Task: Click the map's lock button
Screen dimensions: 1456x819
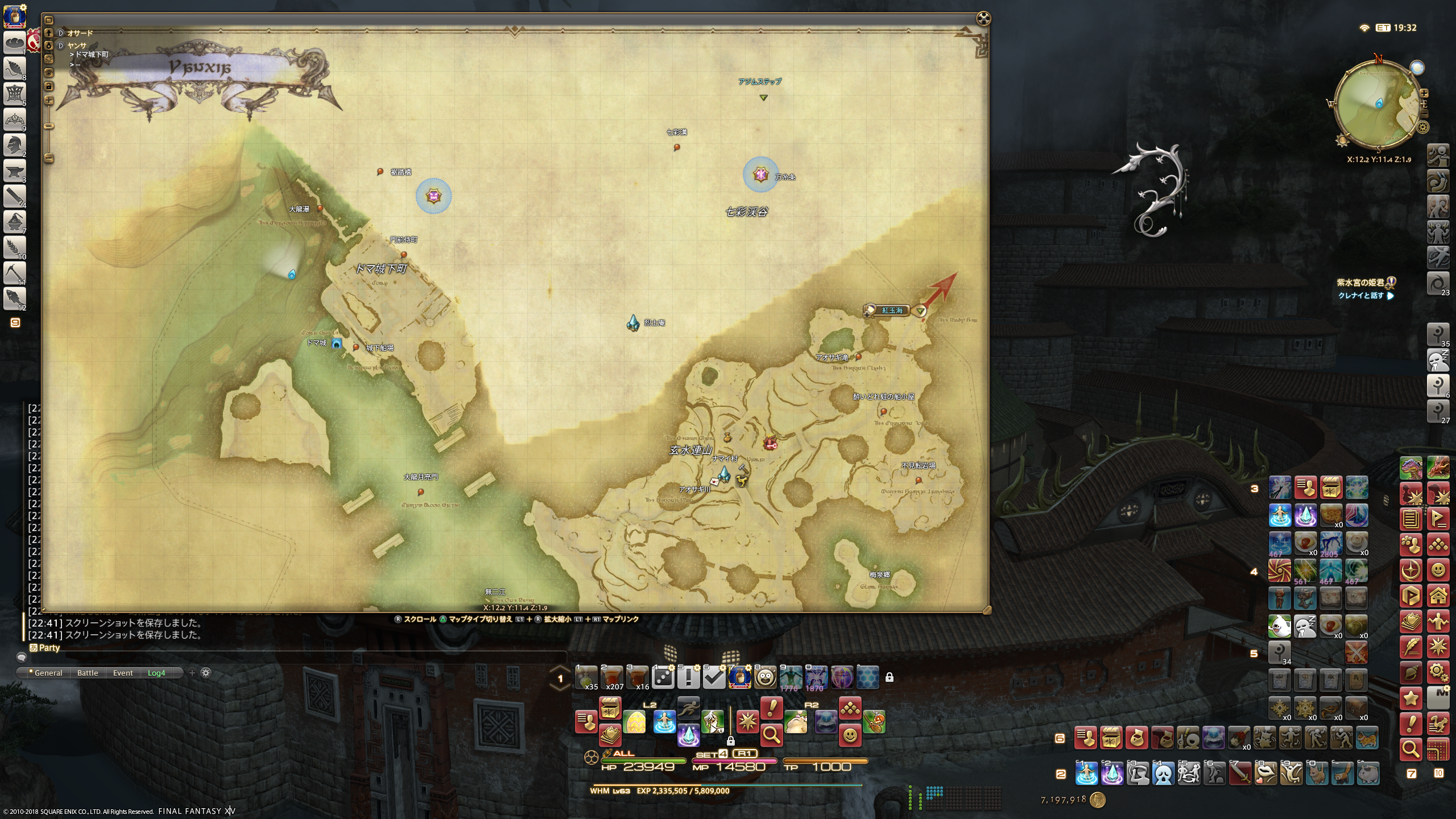Action: [49, 86]
